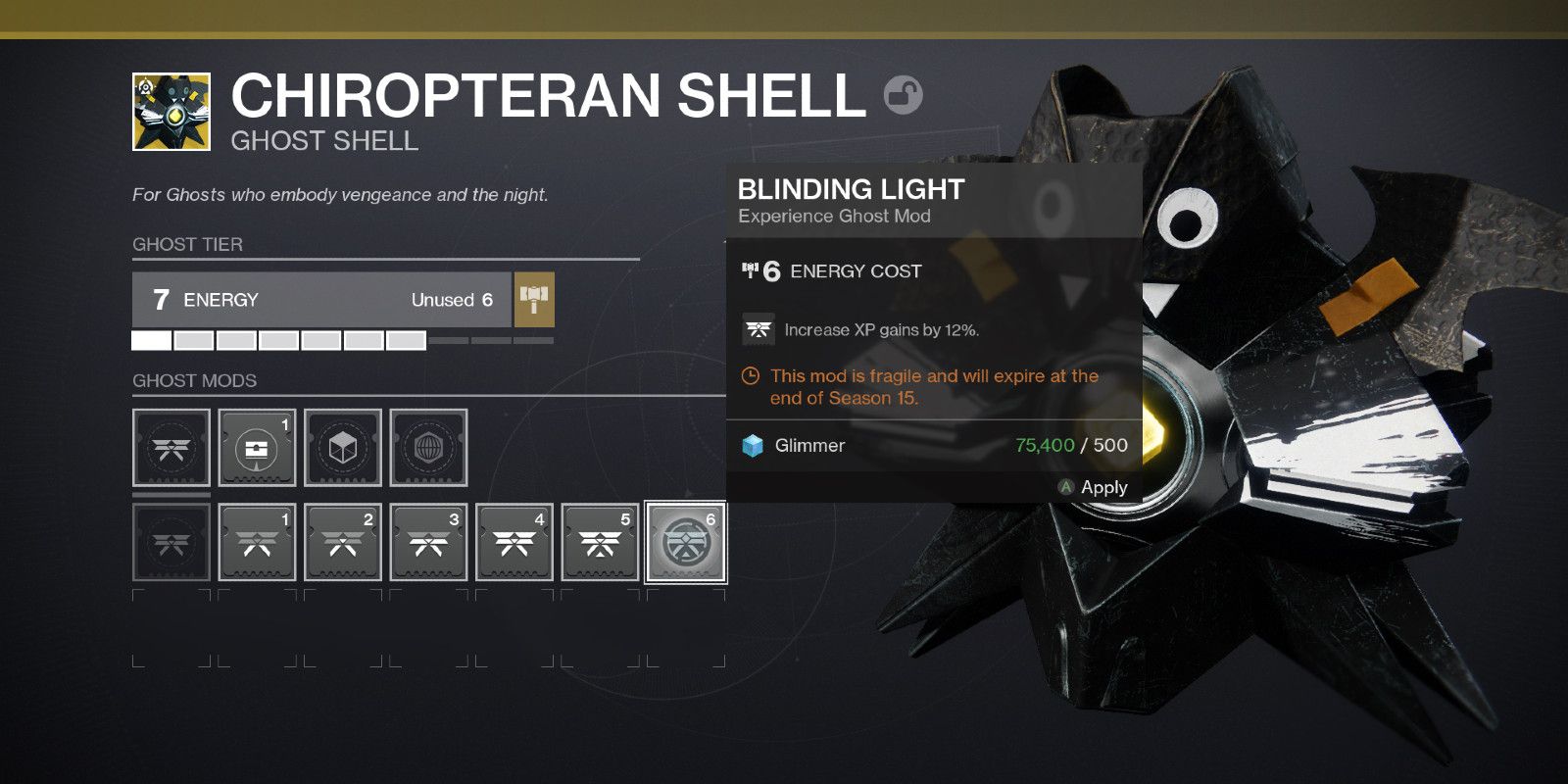
Task: Open the cube-icon ghost mod slot
Action: click(x=342, y=448)
